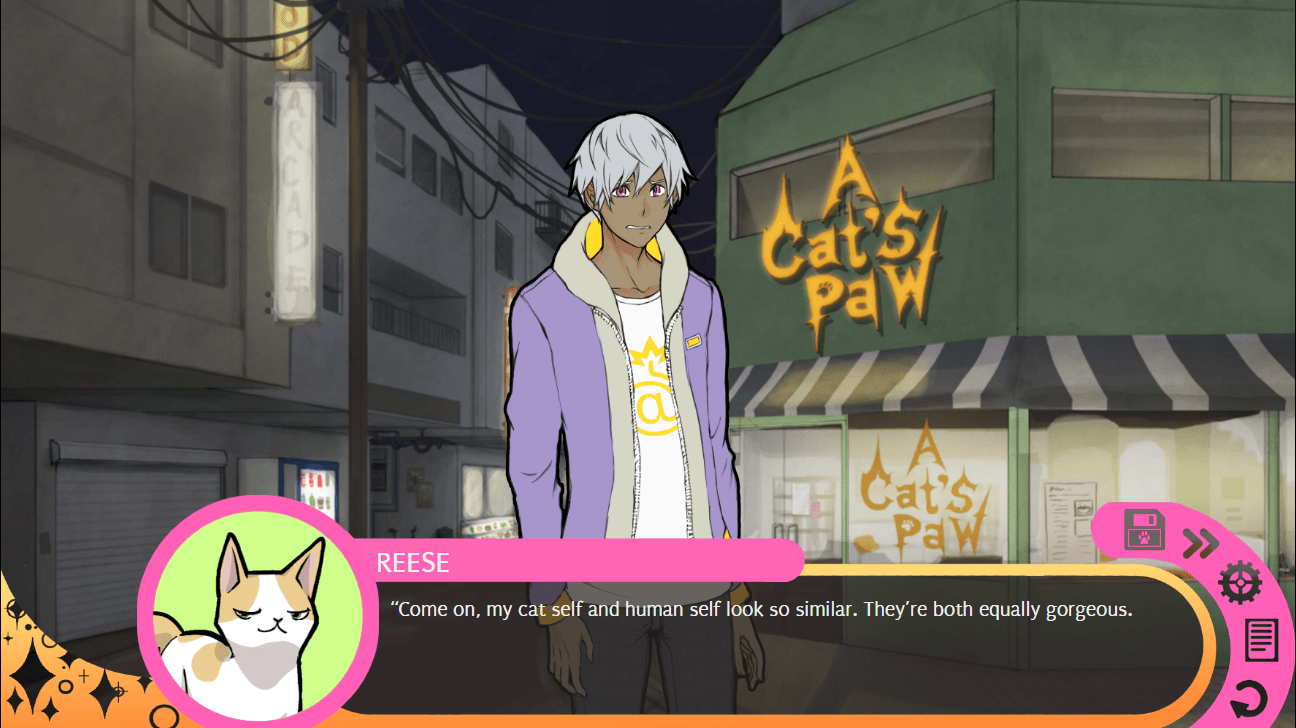
Task: Save the game with the floppy disk icon
Action: click(x=1144, y=530)
